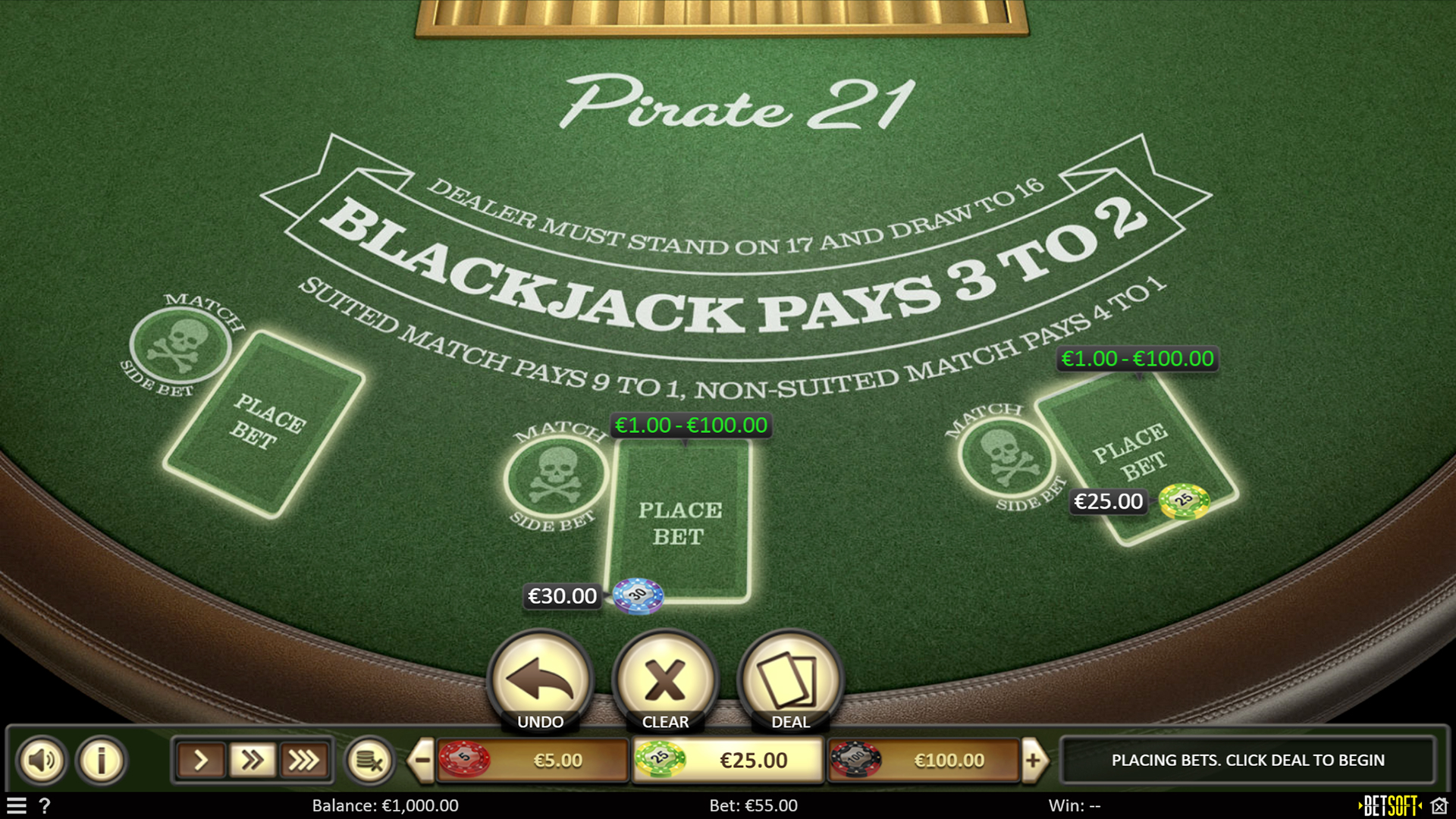
Task: Enable double game speed
Action: (253, 760)
